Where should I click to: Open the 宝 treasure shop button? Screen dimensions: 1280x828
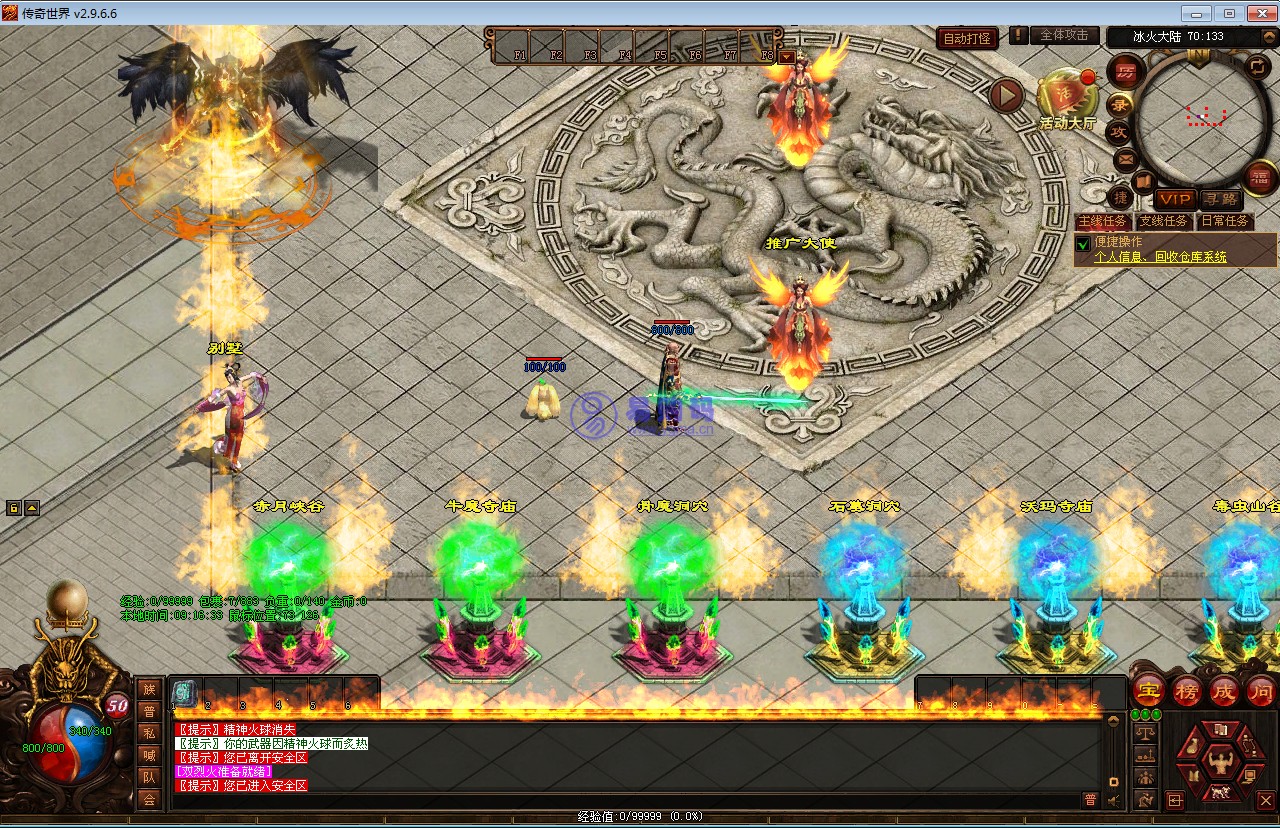(x=1149, y=690)
